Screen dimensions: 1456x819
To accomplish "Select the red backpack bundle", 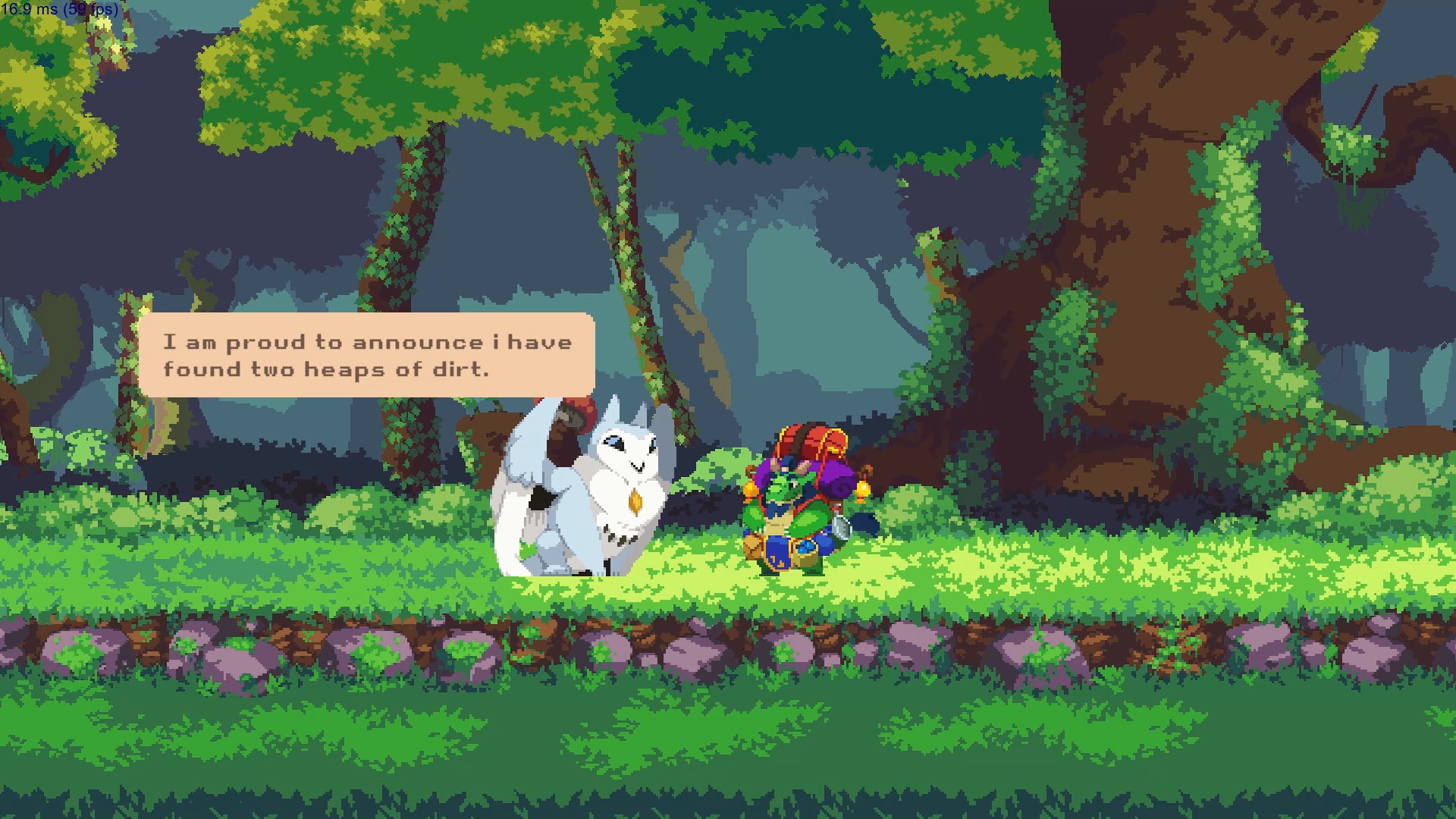I will coord(810,438).
